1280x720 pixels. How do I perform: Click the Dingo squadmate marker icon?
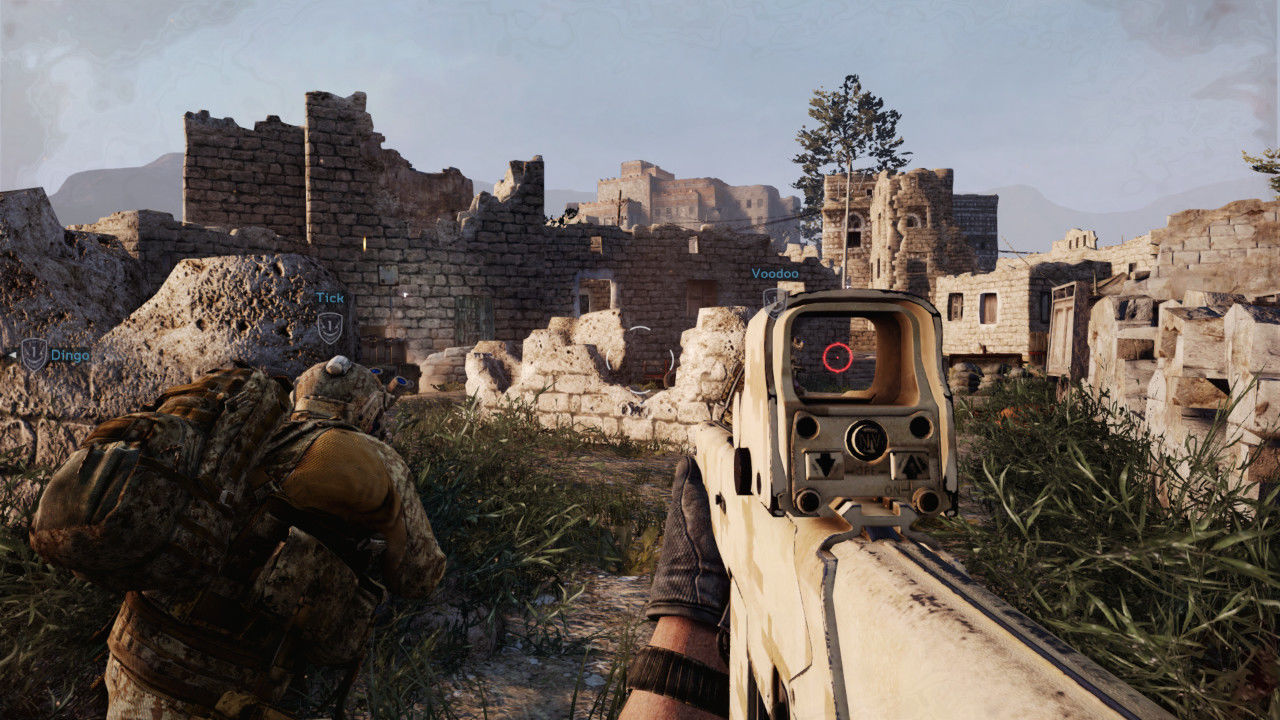tap(34, 354)
